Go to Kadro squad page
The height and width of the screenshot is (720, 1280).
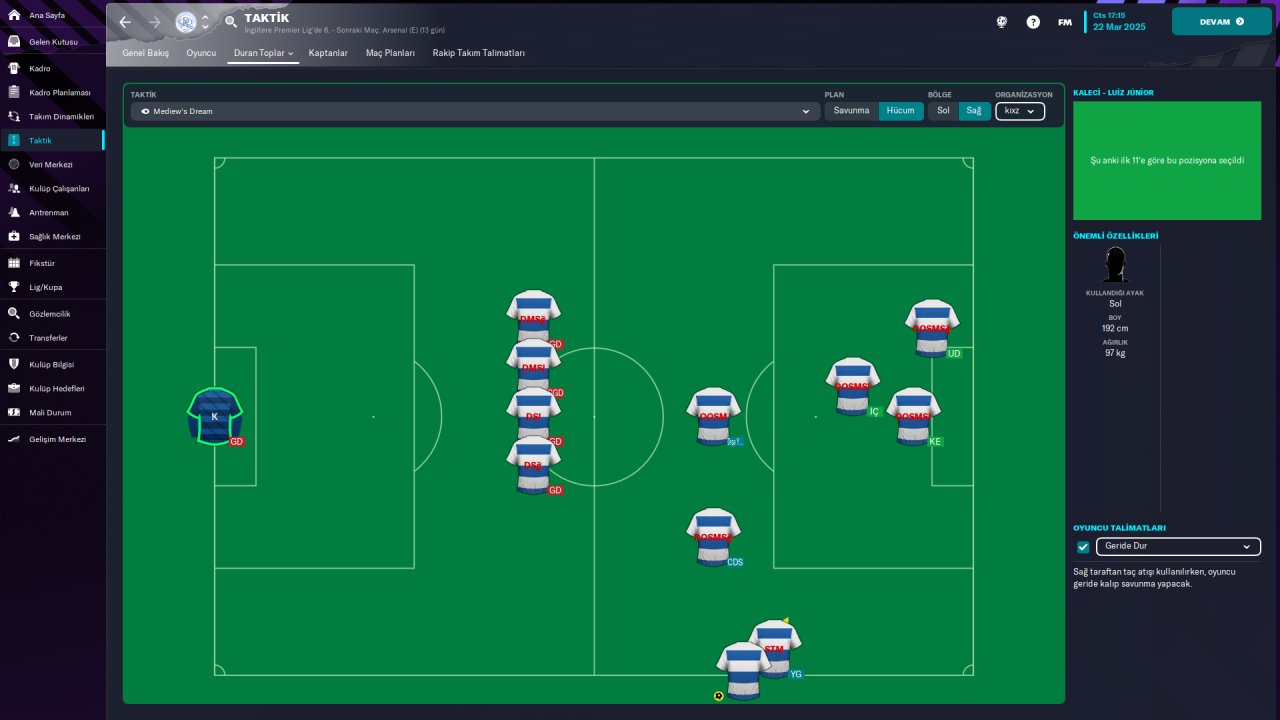coord(40,68)
